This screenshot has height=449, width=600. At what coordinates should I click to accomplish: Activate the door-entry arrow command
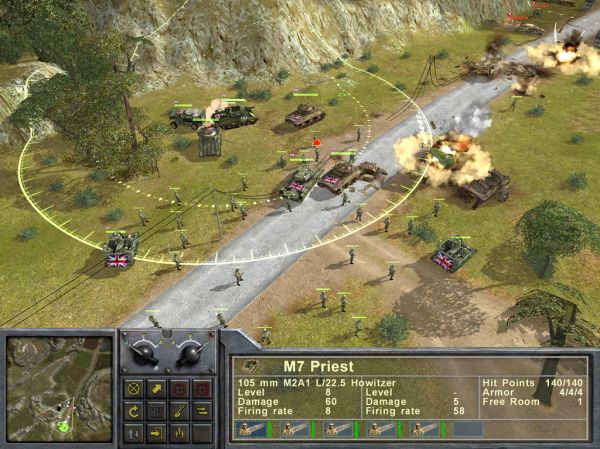point(157,433)
